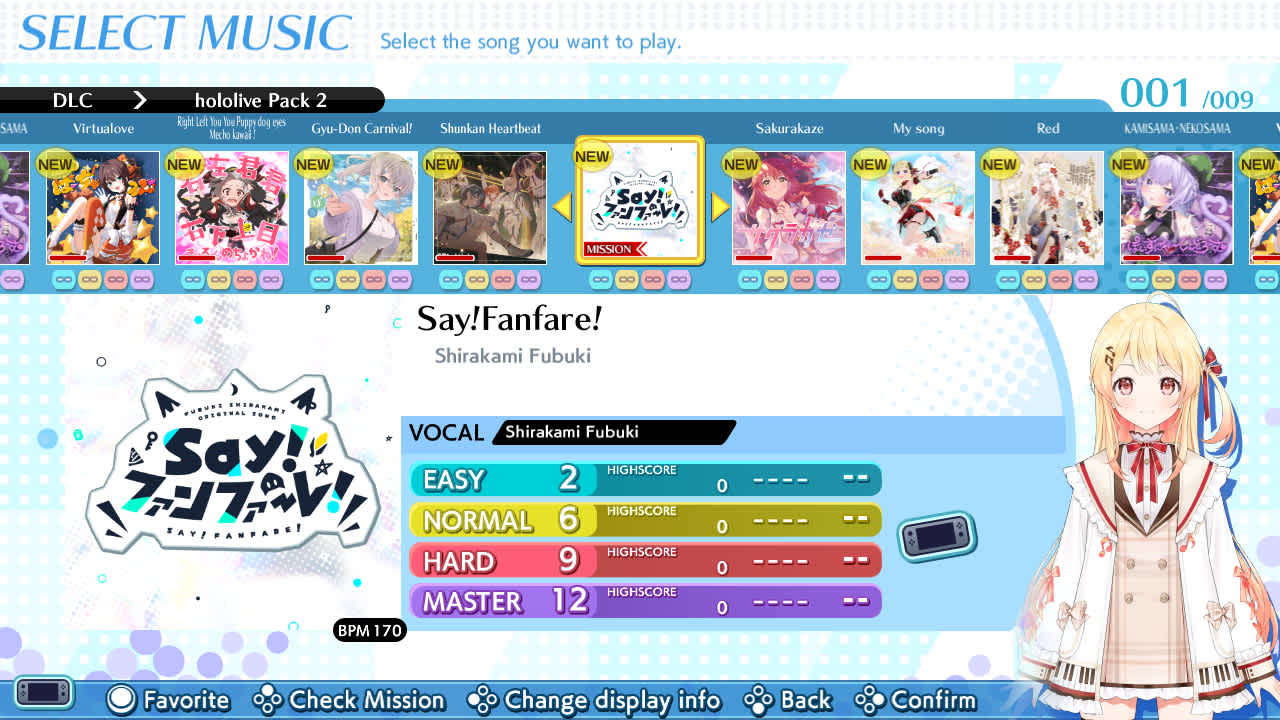Viewport: 1280px width, 720px height.
Task: Click the BPM 170 badge
Action: [x=370, y=631]
